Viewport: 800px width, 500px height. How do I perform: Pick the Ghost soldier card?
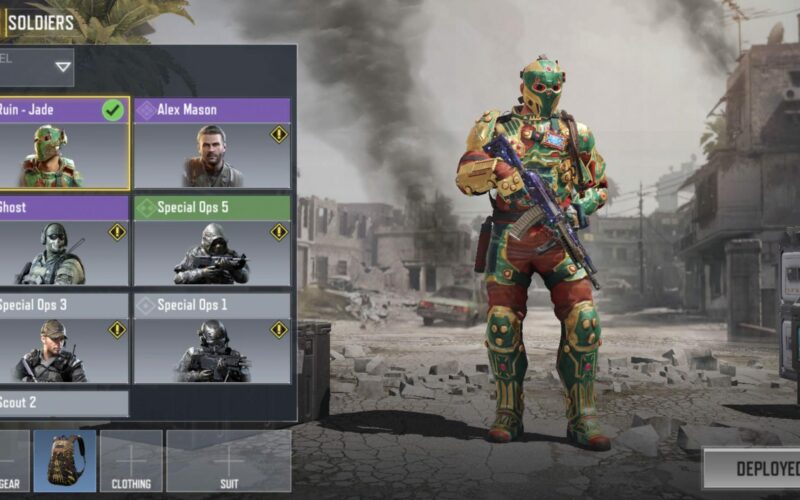coord(64,240)
